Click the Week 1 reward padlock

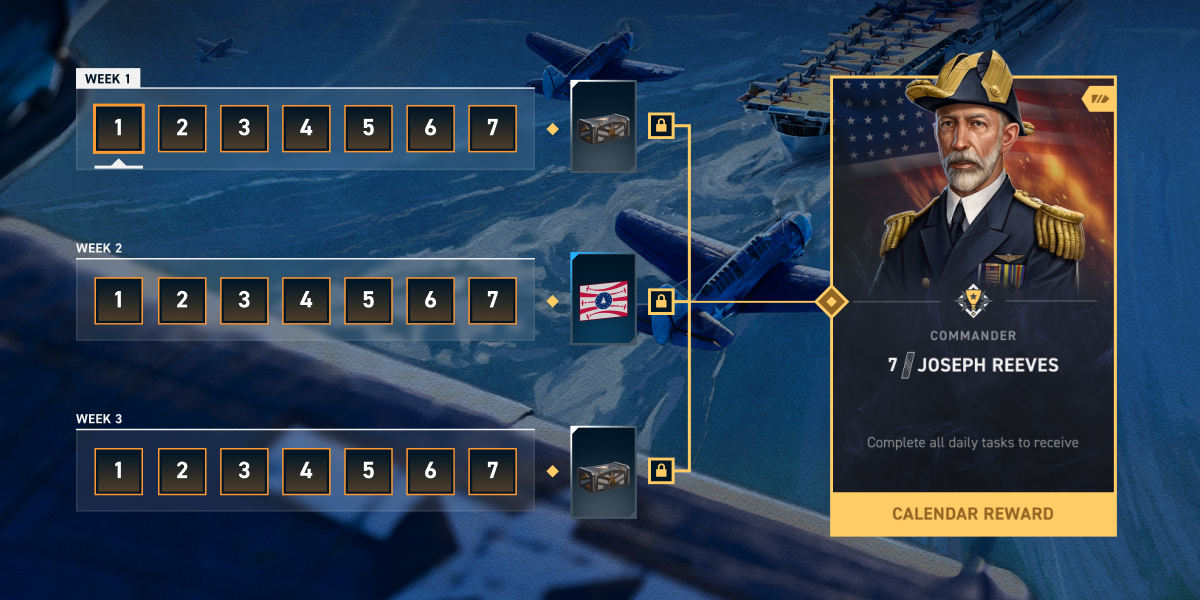(x=660, y=126)
